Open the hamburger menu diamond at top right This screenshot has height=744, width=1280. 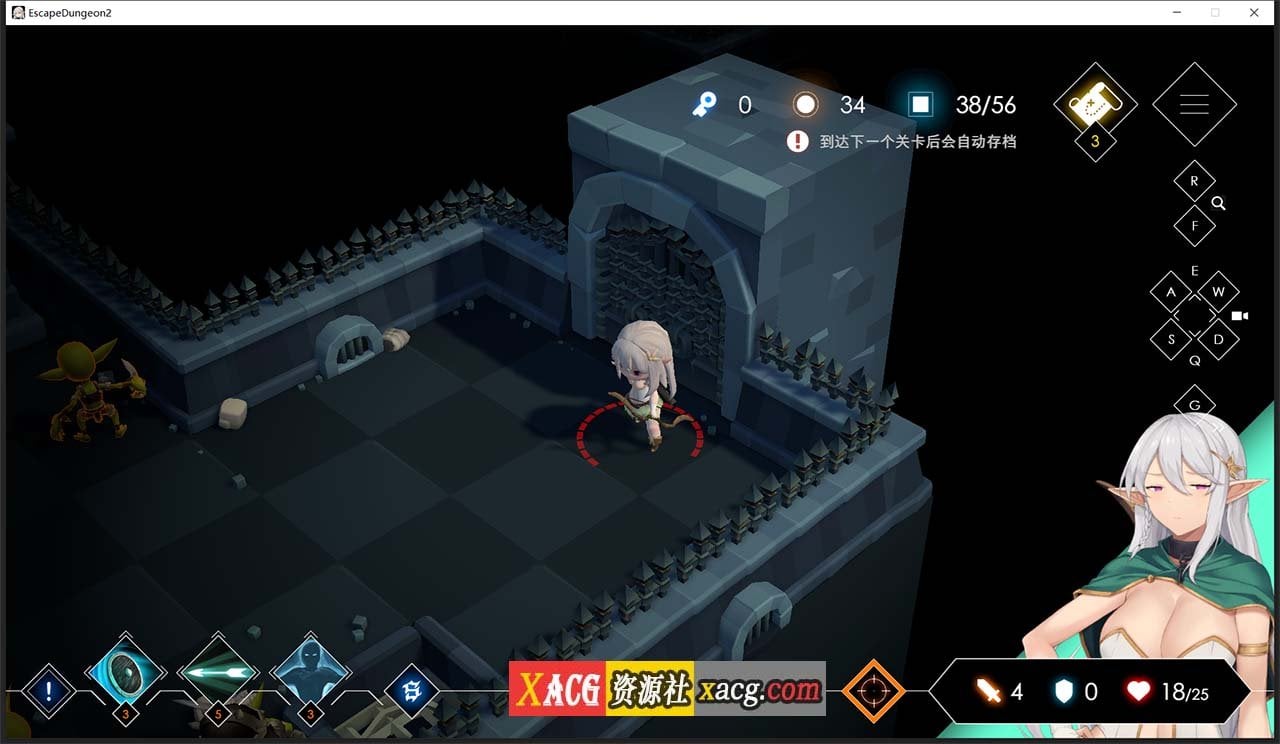[x=1194, y=103]
